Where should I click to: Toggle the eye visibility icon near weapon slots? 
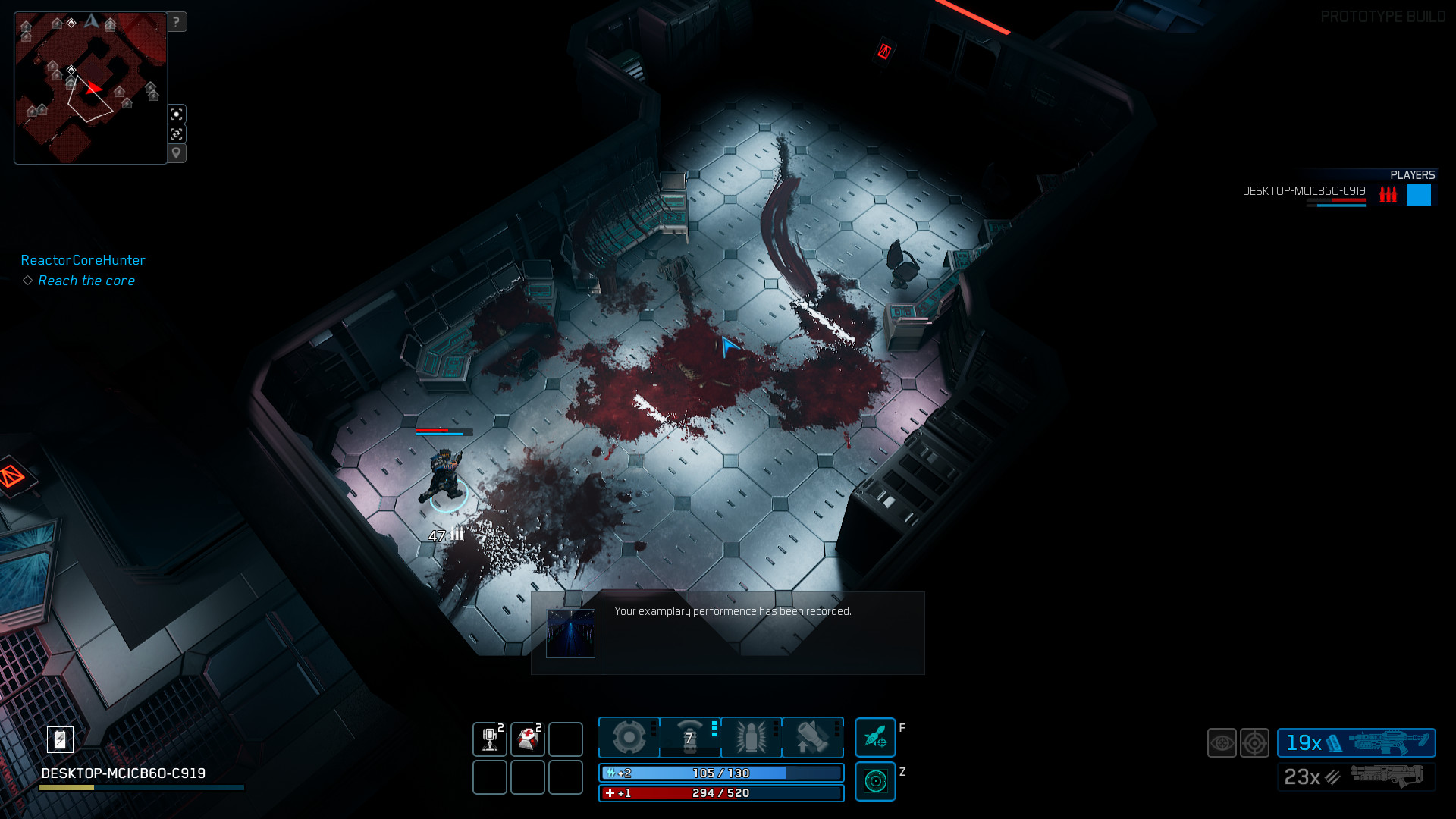pyautogui.click(x=1221, y=743)
